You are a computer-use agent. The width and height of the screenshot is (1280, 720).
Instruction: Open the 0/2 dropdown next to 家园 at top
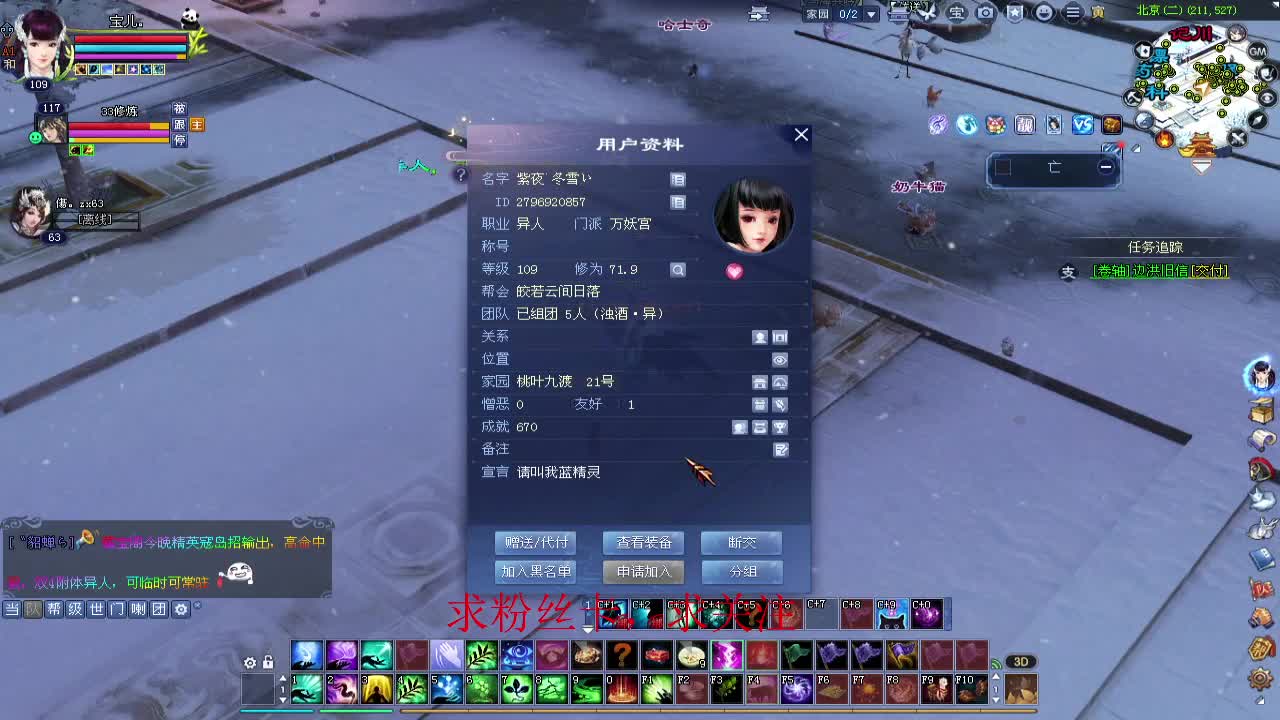(x=871, y=14)
